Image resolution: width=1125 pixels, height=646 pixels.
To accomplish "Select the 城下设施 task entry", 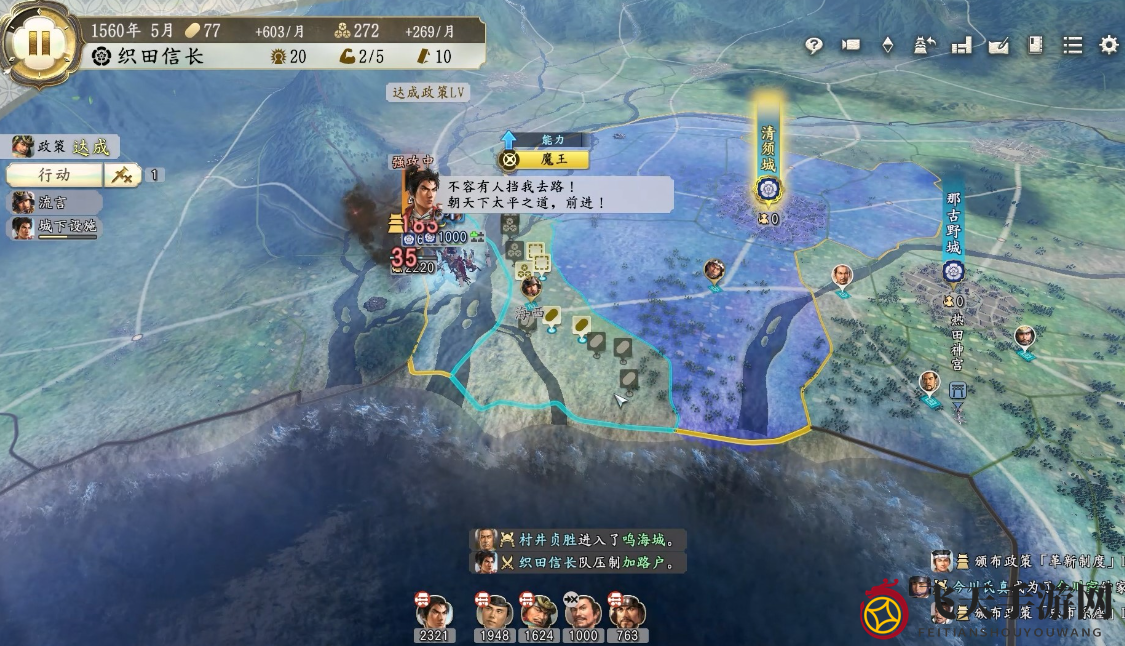I will click(56, 228).
